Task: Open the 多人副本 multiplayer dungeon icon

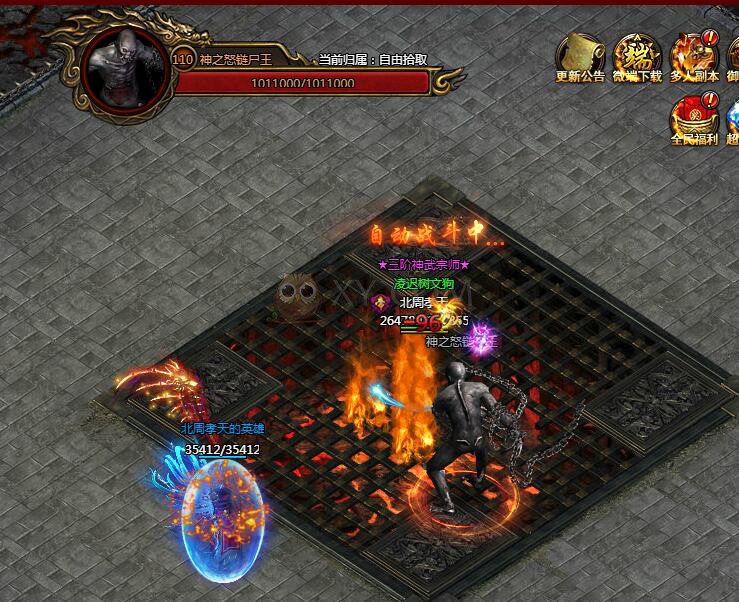Action: click(694, 55)
